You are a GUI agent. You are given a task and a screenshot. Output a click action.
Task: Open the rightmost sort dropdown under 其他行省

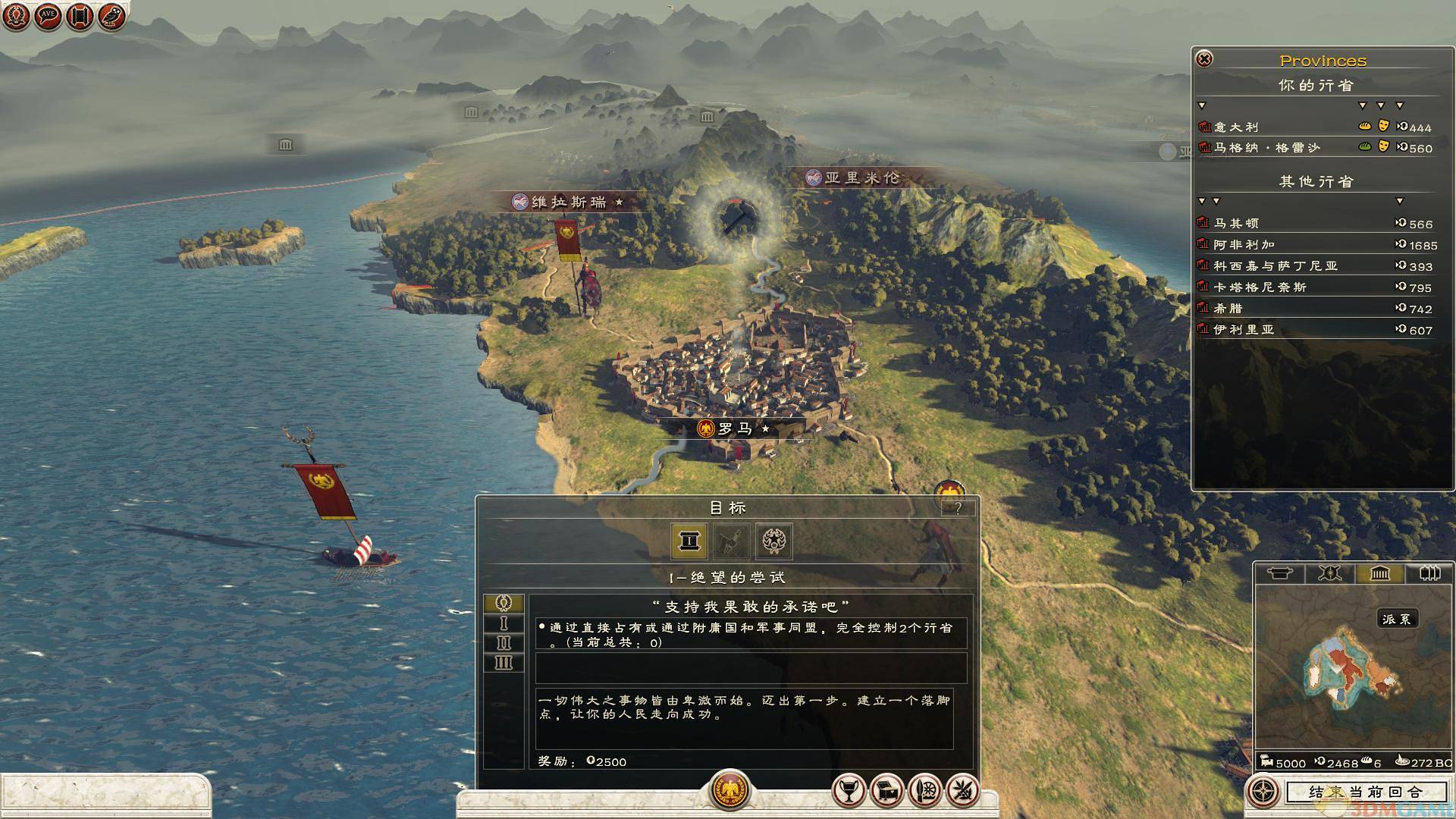tap(1400, 202)
